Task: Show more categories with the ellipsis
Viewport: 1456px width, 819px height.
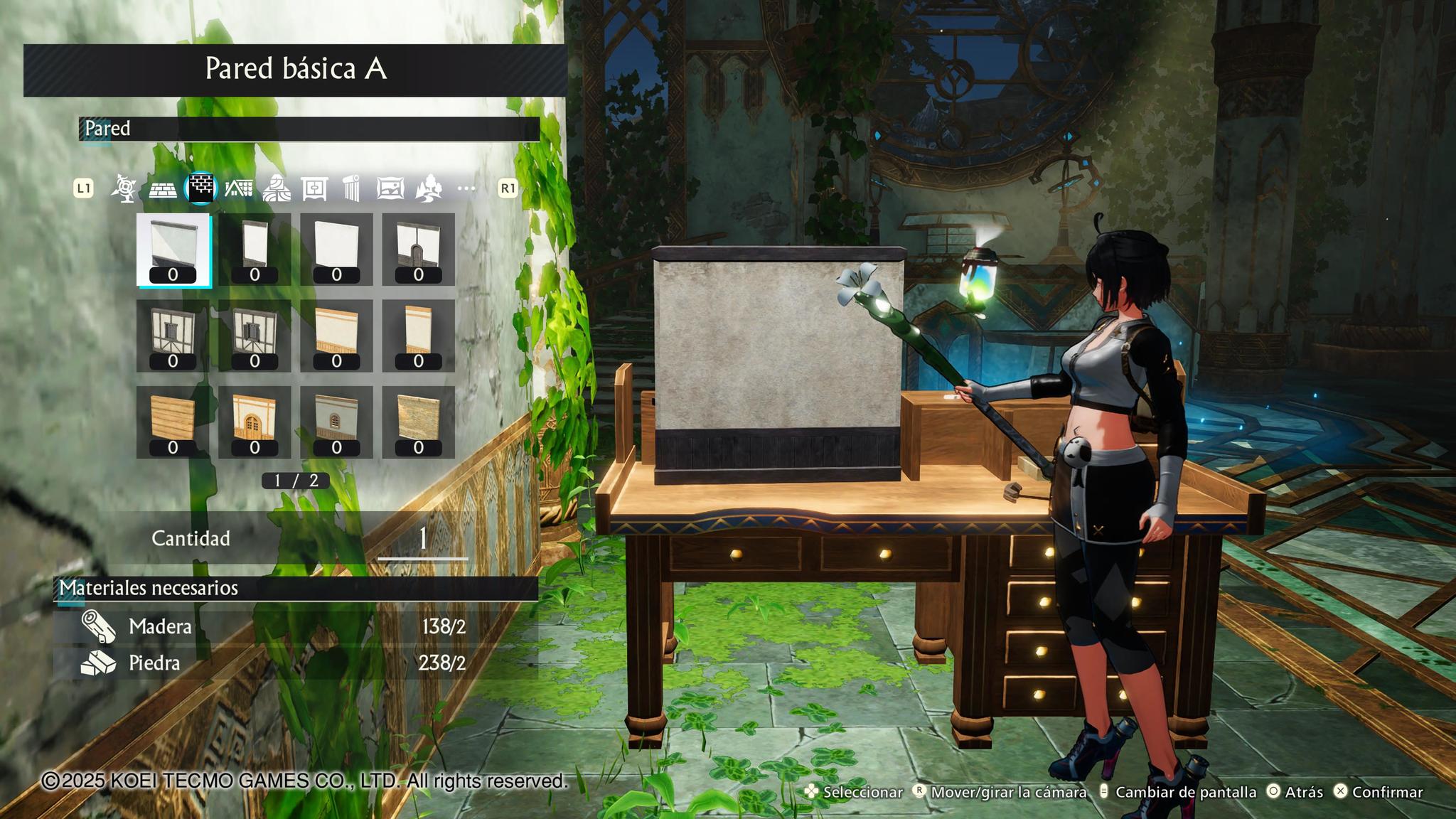Action: coord(466,188)
